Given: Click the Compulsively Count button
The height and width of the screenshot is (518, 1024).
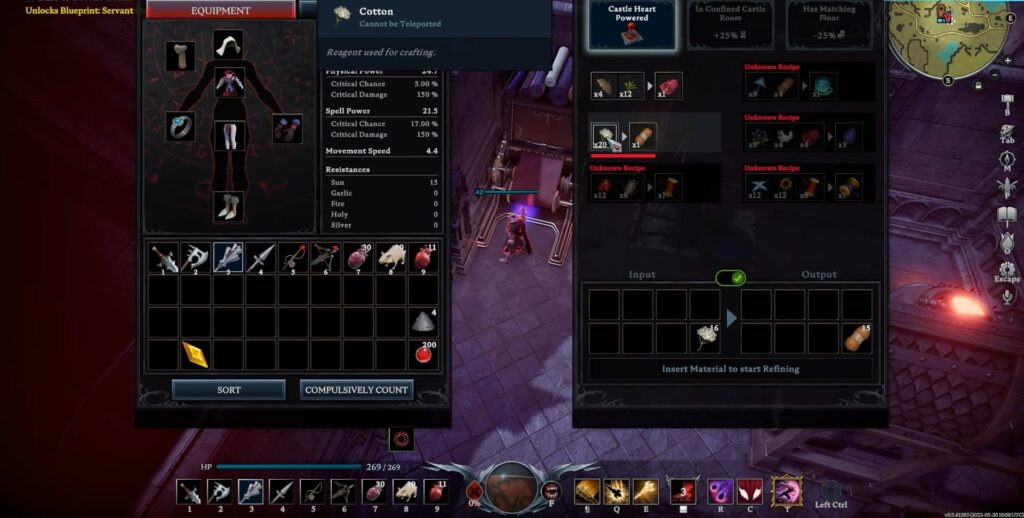Looking at the screenshot, I should tap(356, 389).
